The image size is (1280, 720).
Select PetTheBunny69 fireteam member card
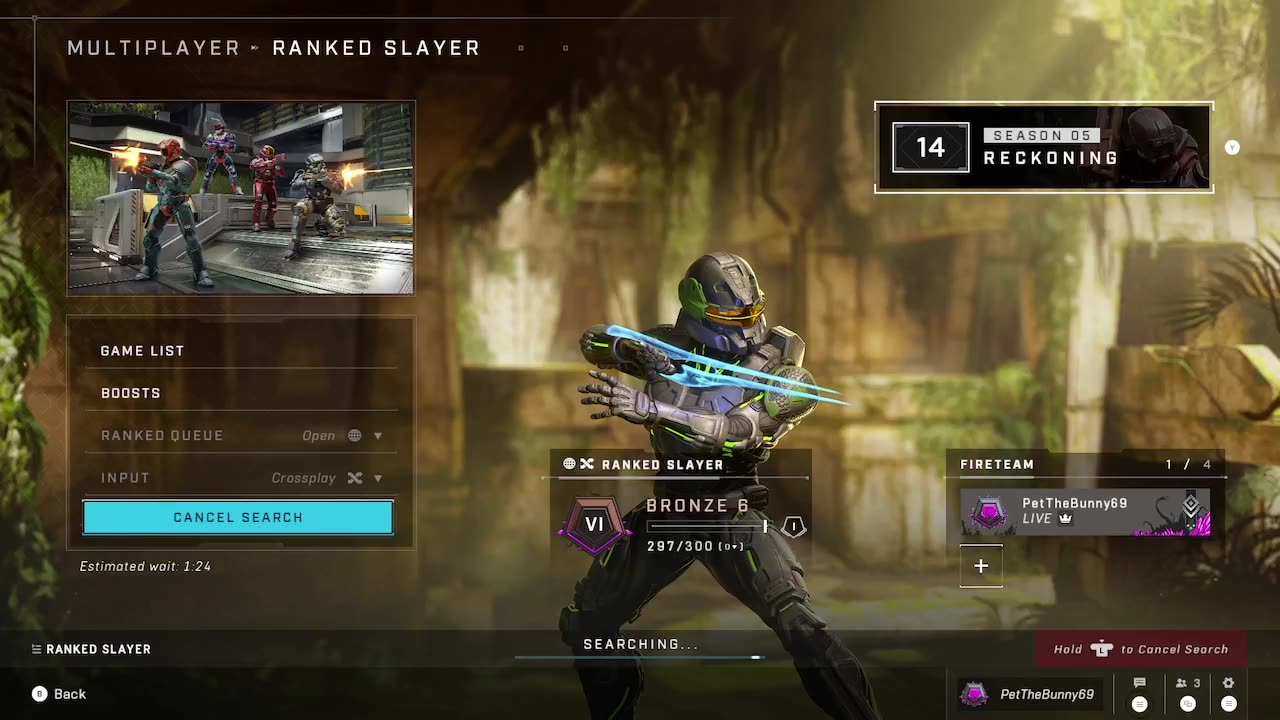coord(1085,511)
